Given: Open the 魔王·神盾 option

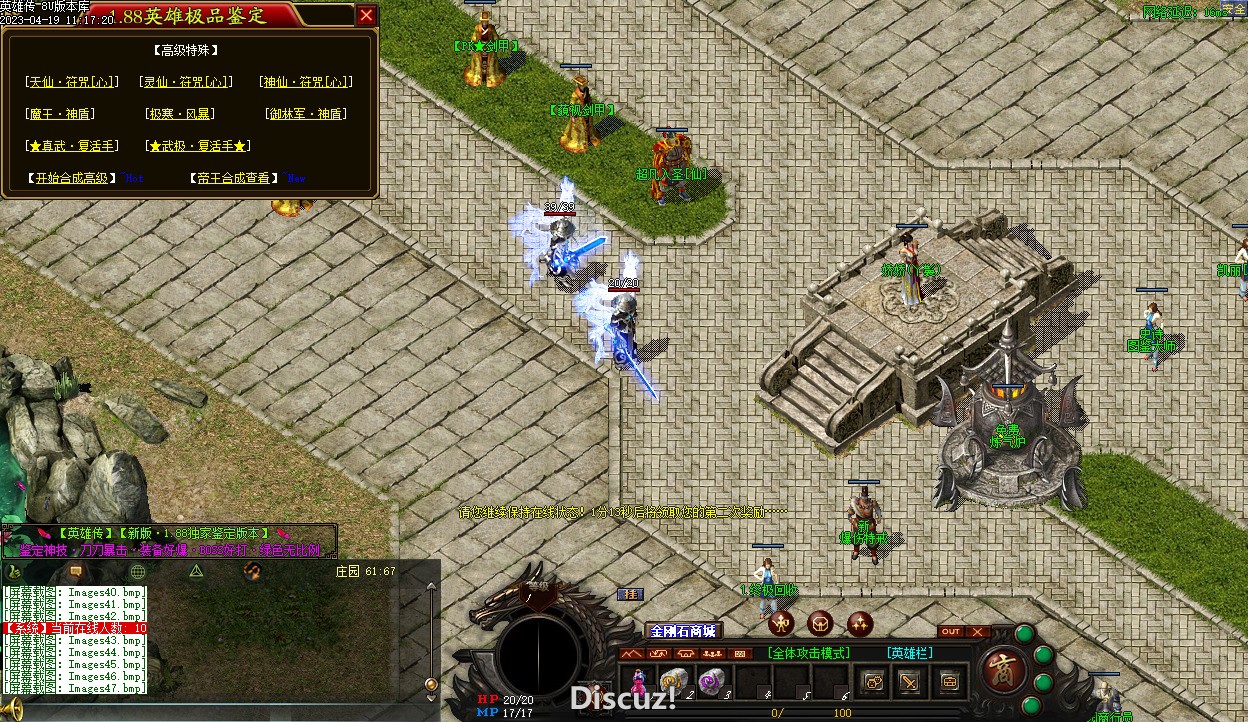Looking at the screenshot, I should (62, 114).
